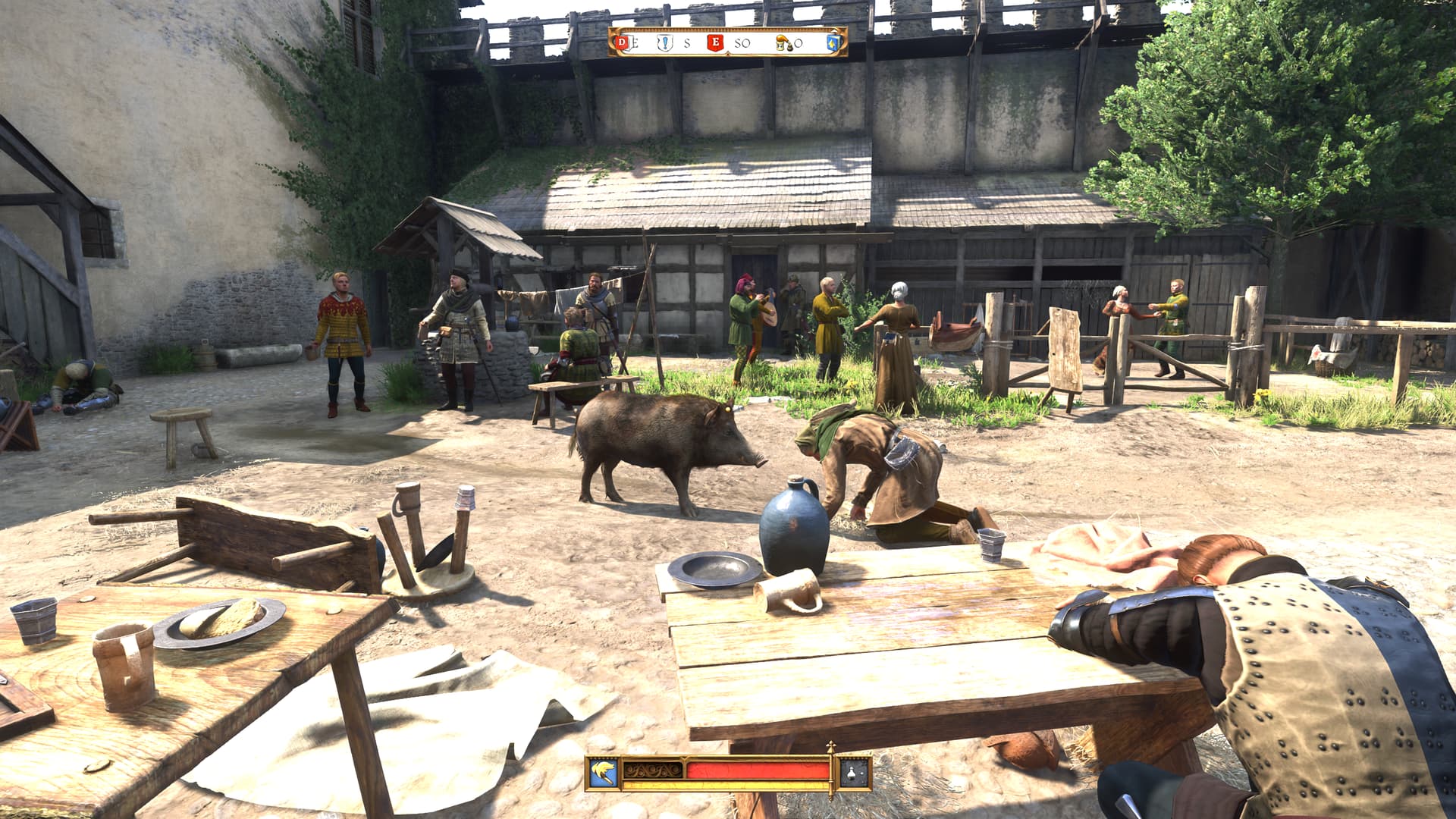The height and width of the screenshot is (819, 1456).
Task: Click the red D quest marker on compass
Action: pos(623,42)
